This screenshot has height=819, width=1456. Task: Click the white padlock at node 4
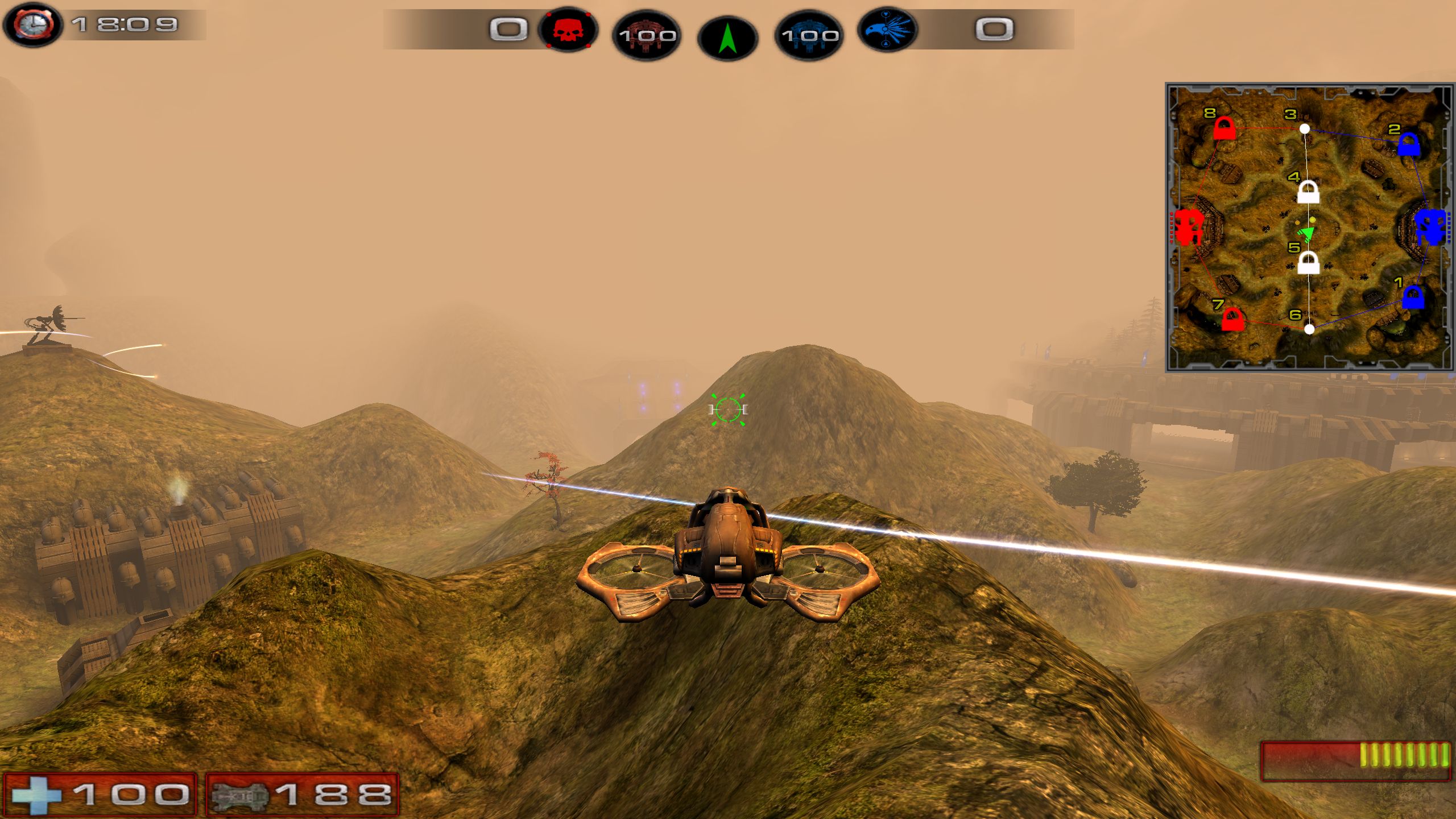pyautogui.click(x=1308, y=192)
